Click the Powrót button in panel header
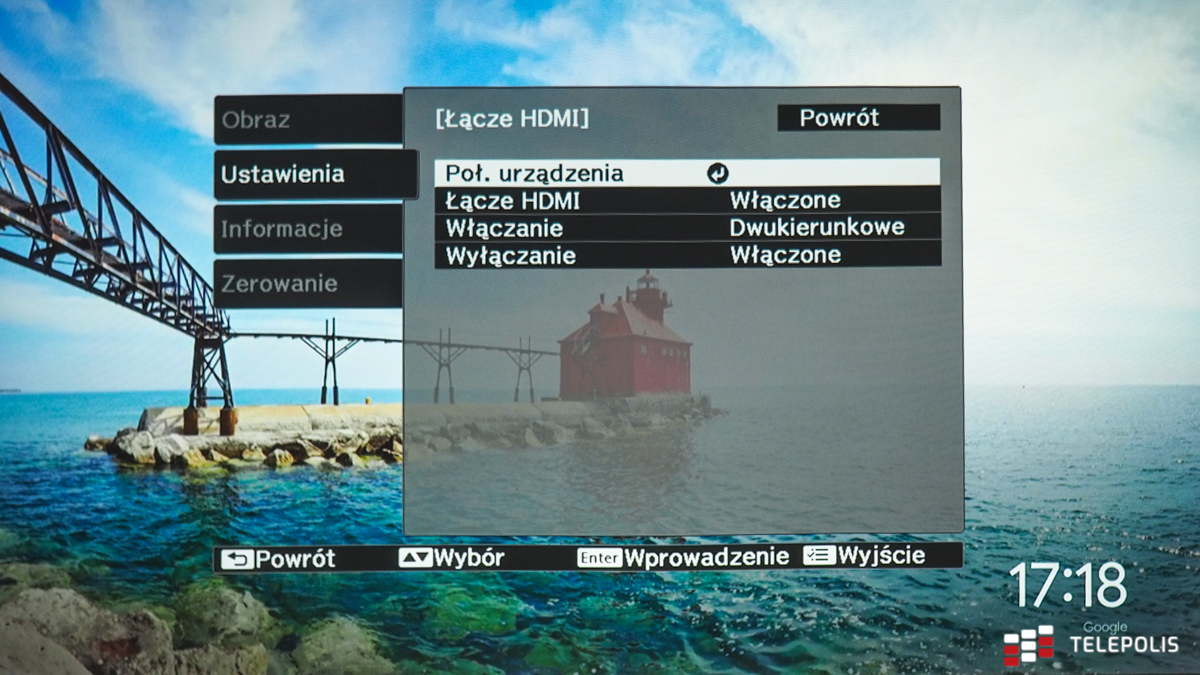This screenshot has height=675, width=1200. pos(858,118)
